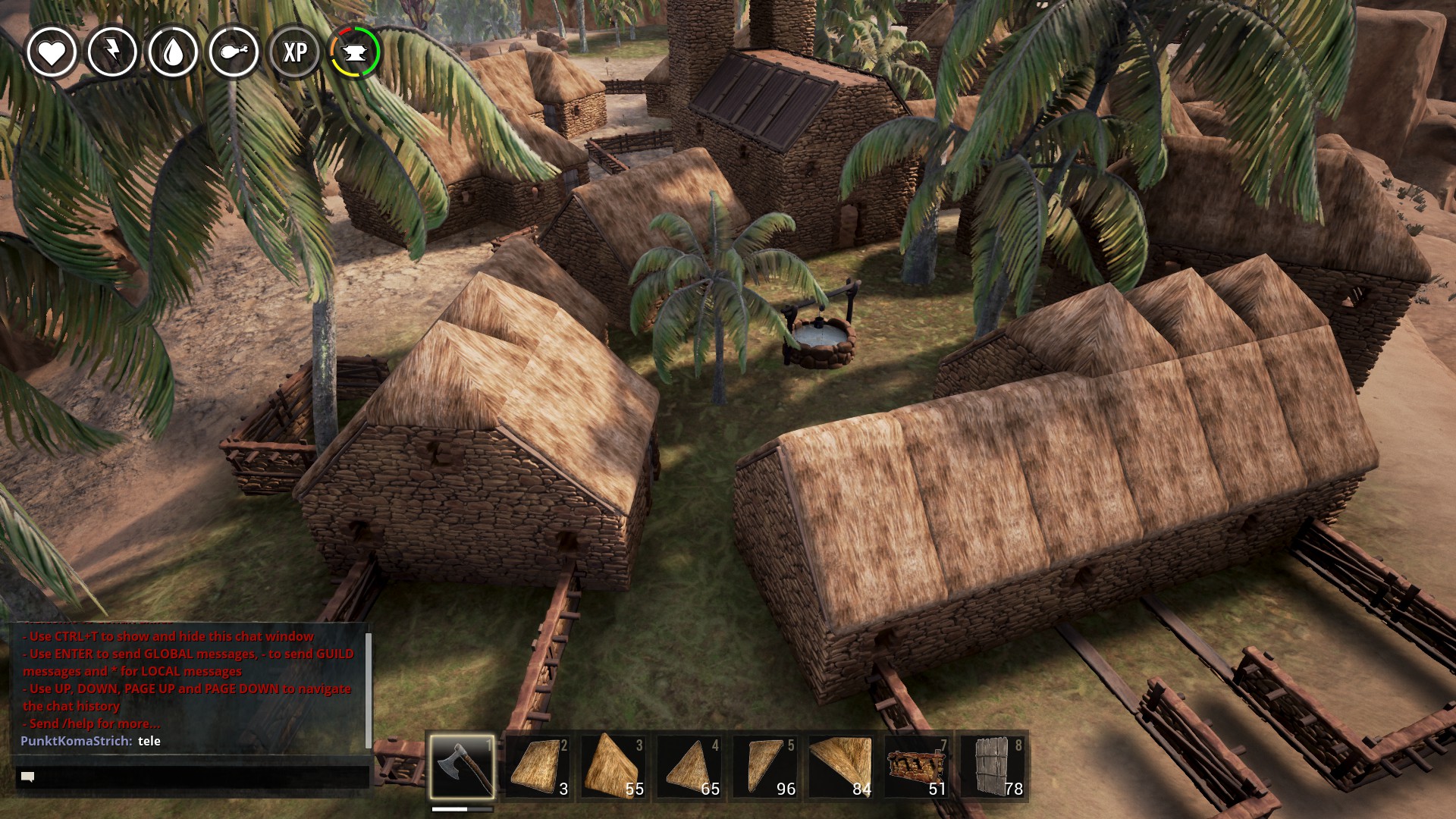Click the lightning bolt stamina icon
The width and height of the screenshot is (1456, 819).
click(112, 52)
